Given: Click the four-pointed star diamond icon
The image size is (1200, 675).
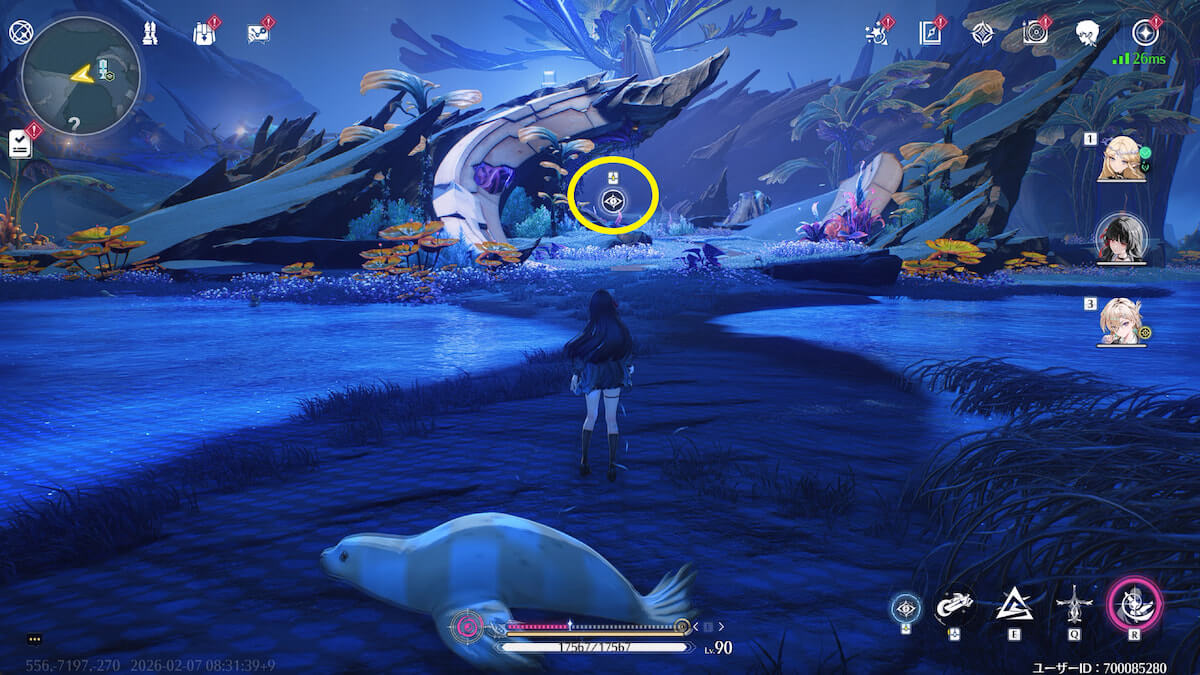Looking at the screenshot, I should coord(982,33).
